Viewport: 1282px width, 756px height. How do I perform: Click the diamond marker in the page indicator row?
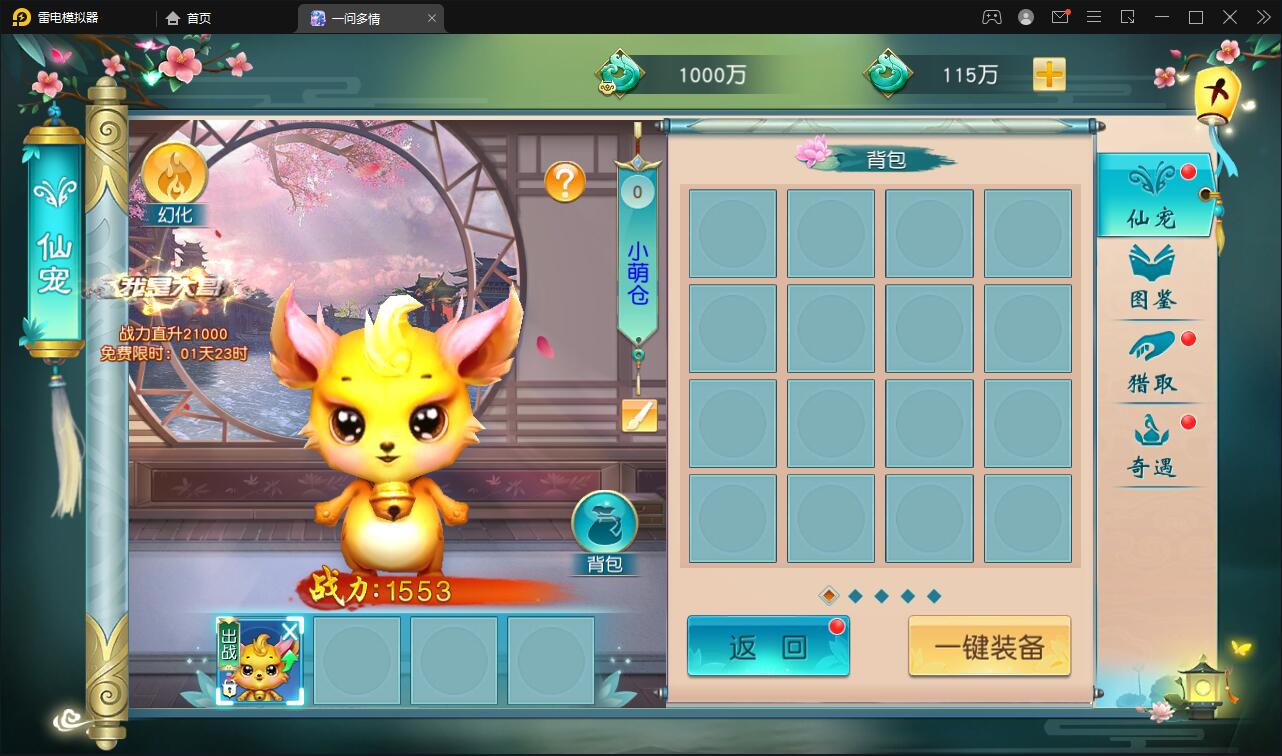tap(827, 594)
